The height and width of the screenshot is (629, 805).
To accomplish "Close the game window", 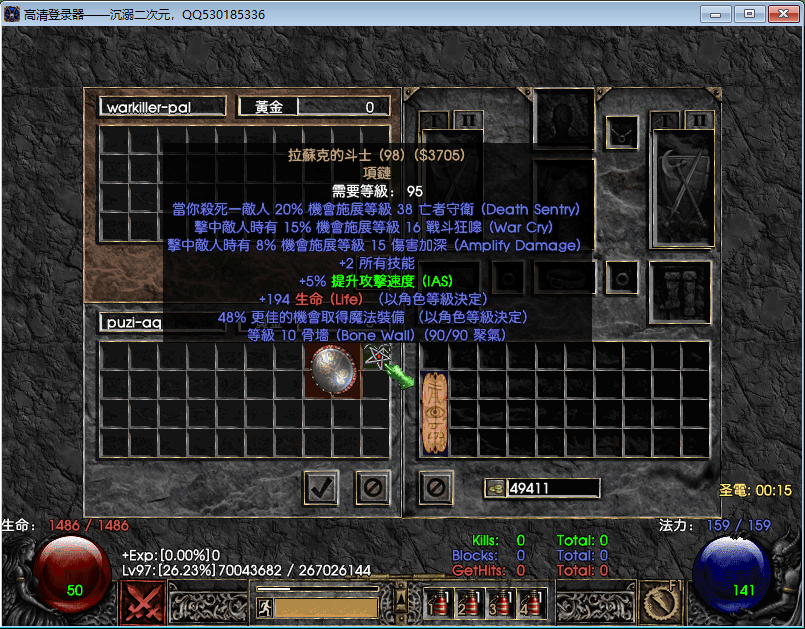I will pyautogui.click(x=780, y=14).
